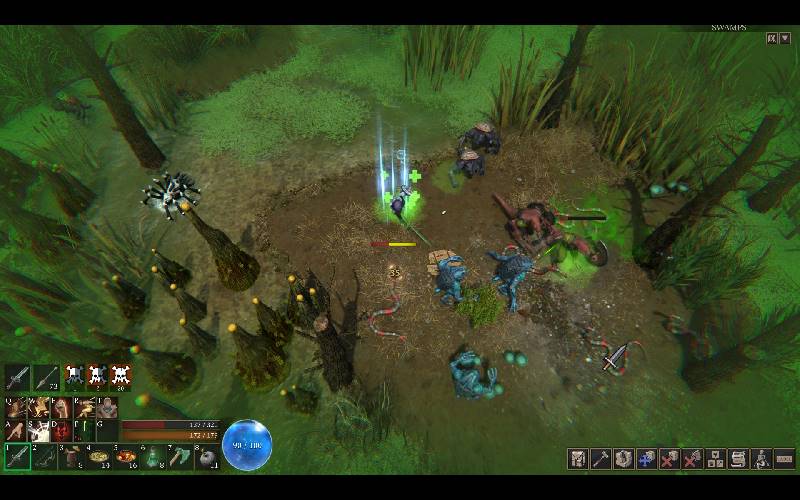Use the food bowl in slot 4
This screenshot has width=800, height=500.
click(x=99, y=457)
